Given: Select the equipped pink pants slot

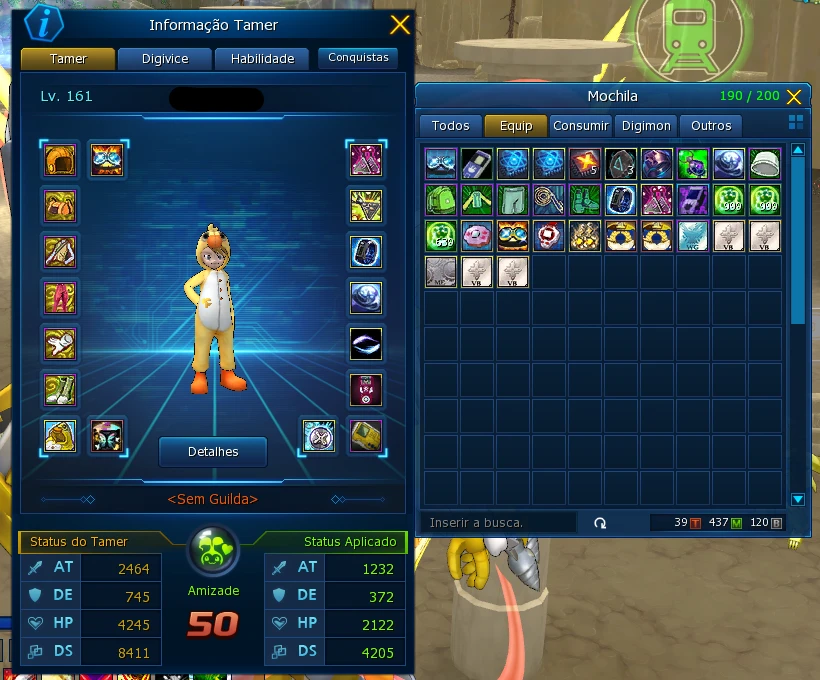Looking at the screenshot, I should 60,297.
